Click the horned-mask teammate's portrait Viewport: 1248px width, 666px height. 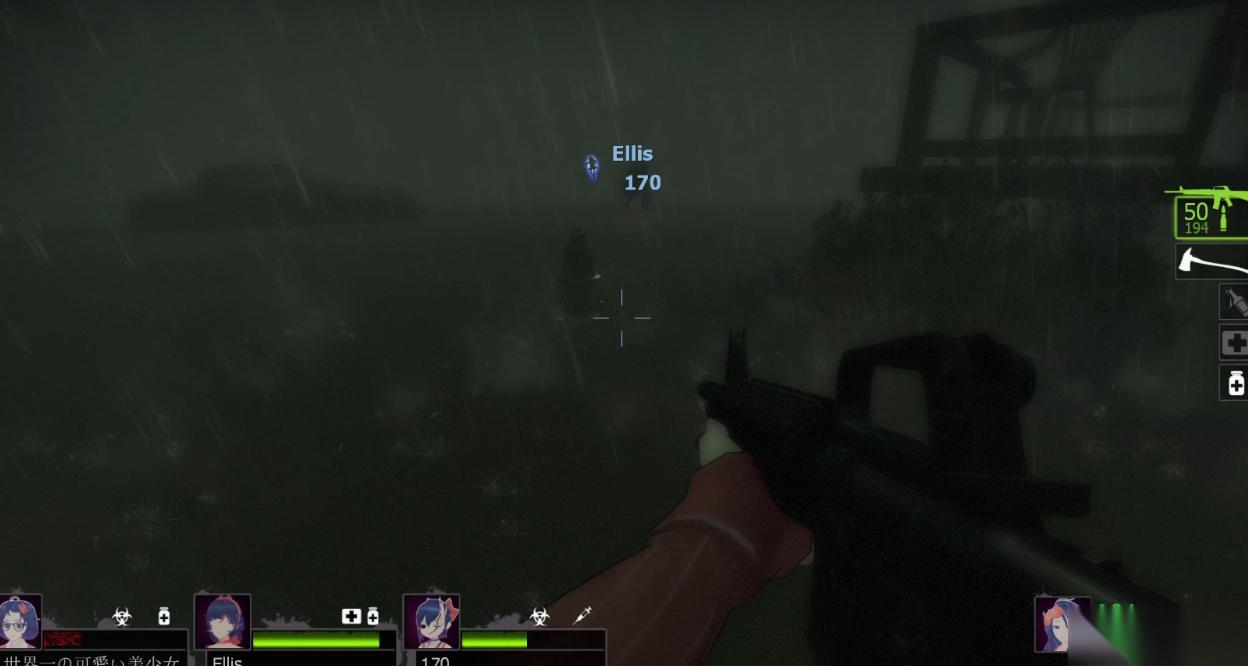coord(431,622)
